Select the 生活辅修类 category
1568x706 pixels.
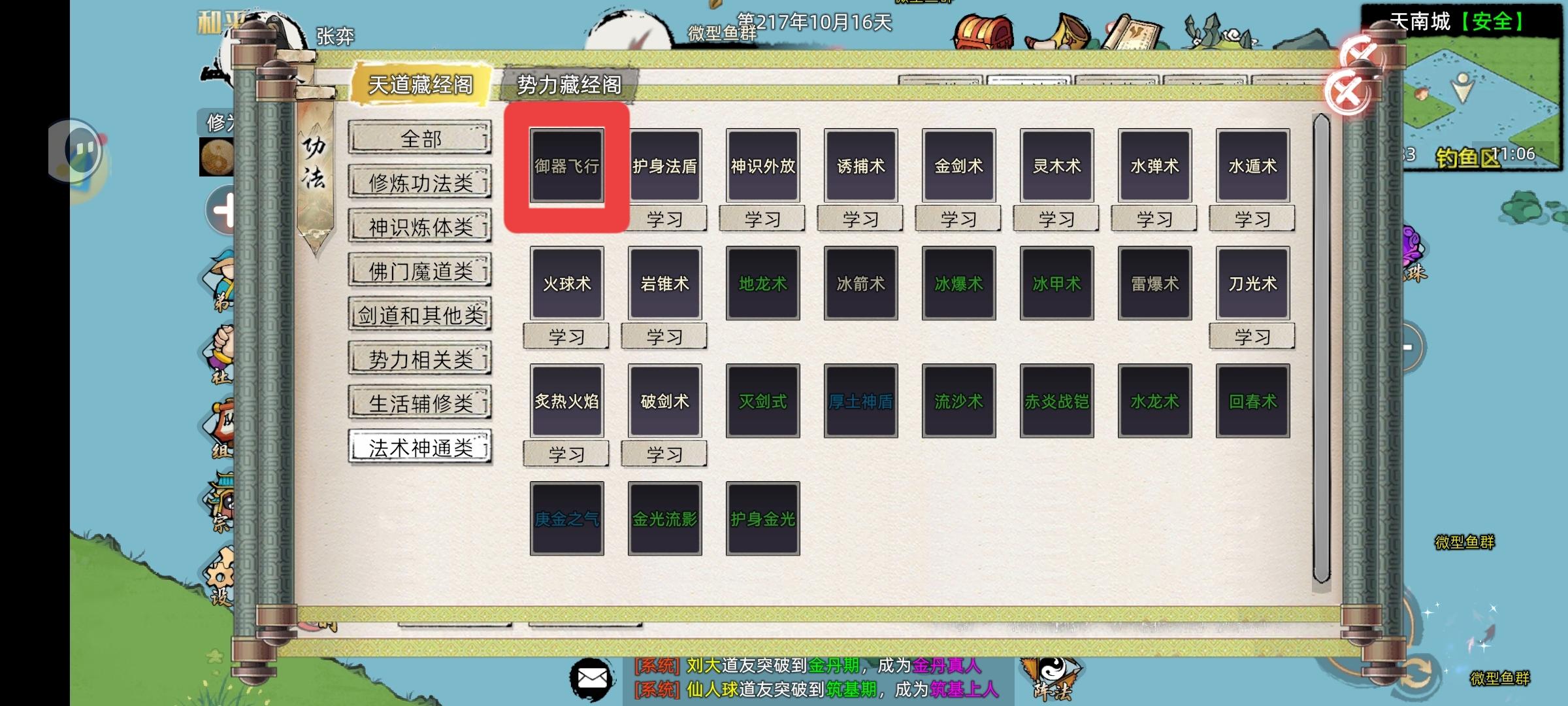pyautogui.click(x=419, y=403)
